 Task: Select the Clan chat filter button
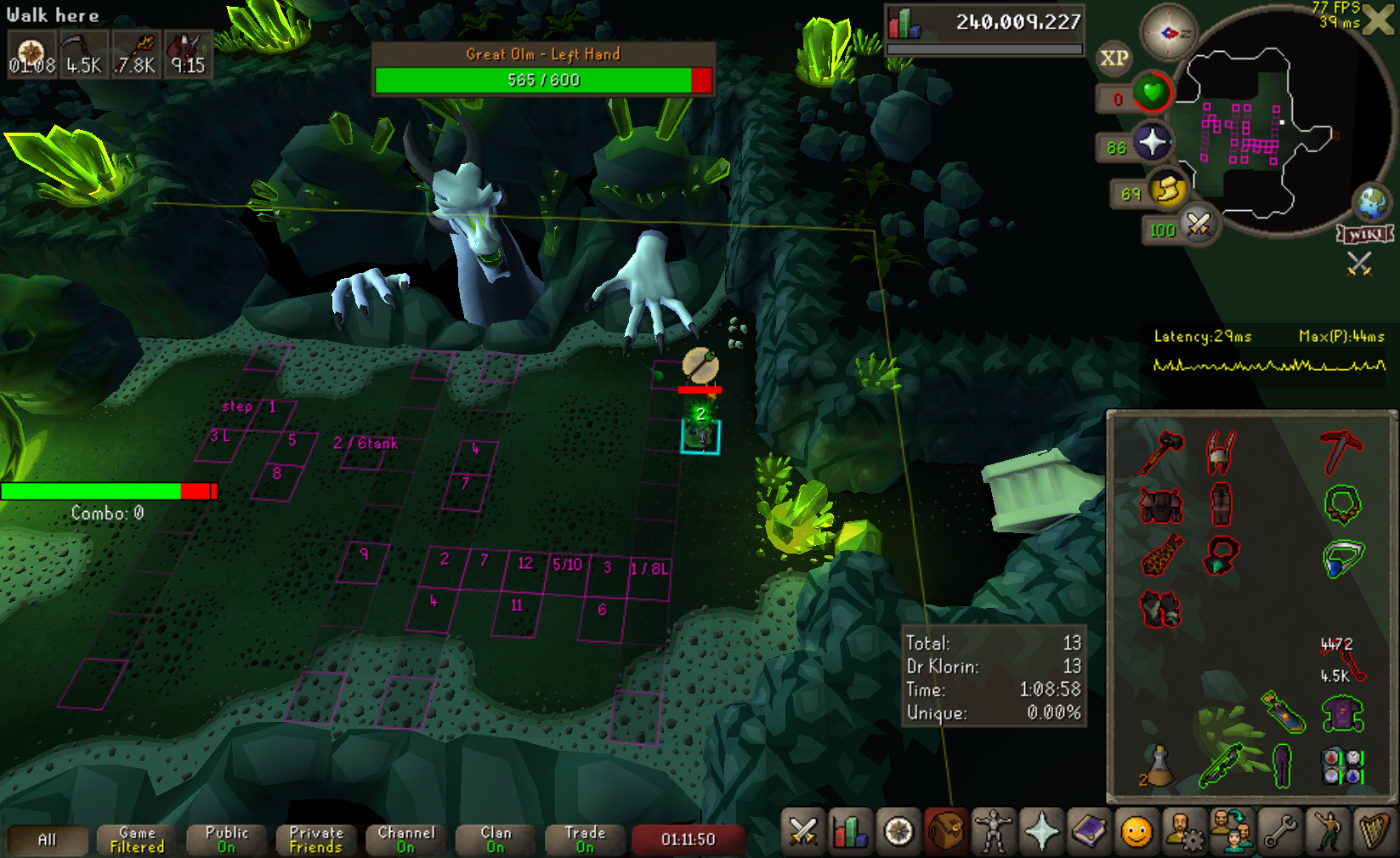coord(496,839)
